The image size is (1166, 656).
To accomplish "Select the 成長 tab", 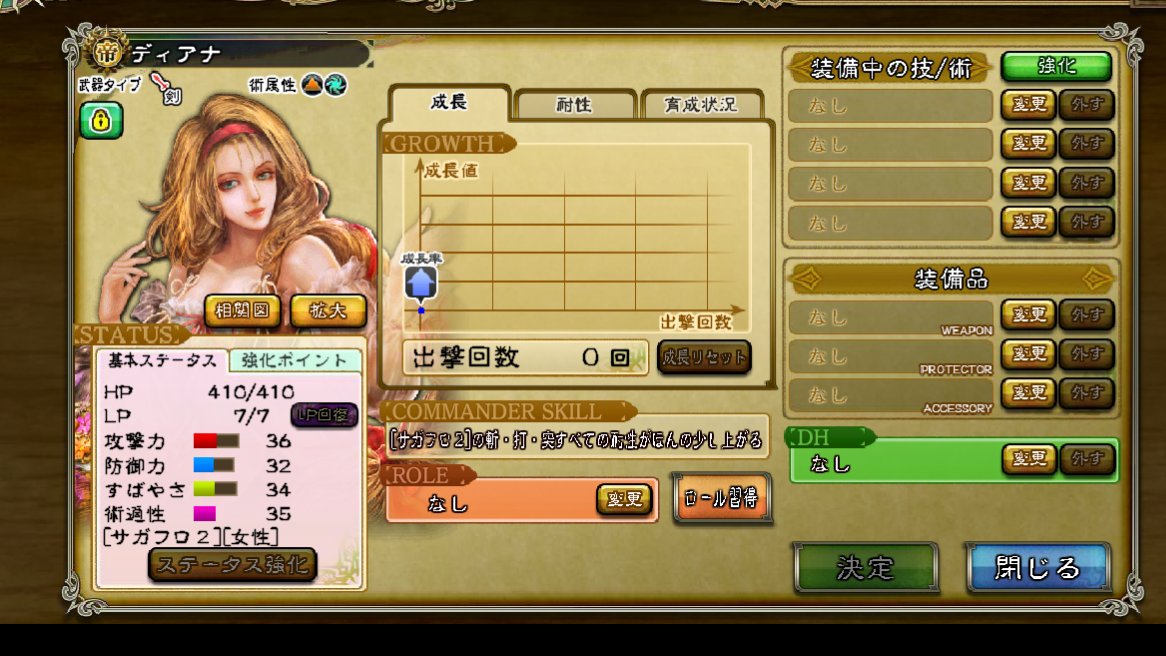I will click(449, 102).
